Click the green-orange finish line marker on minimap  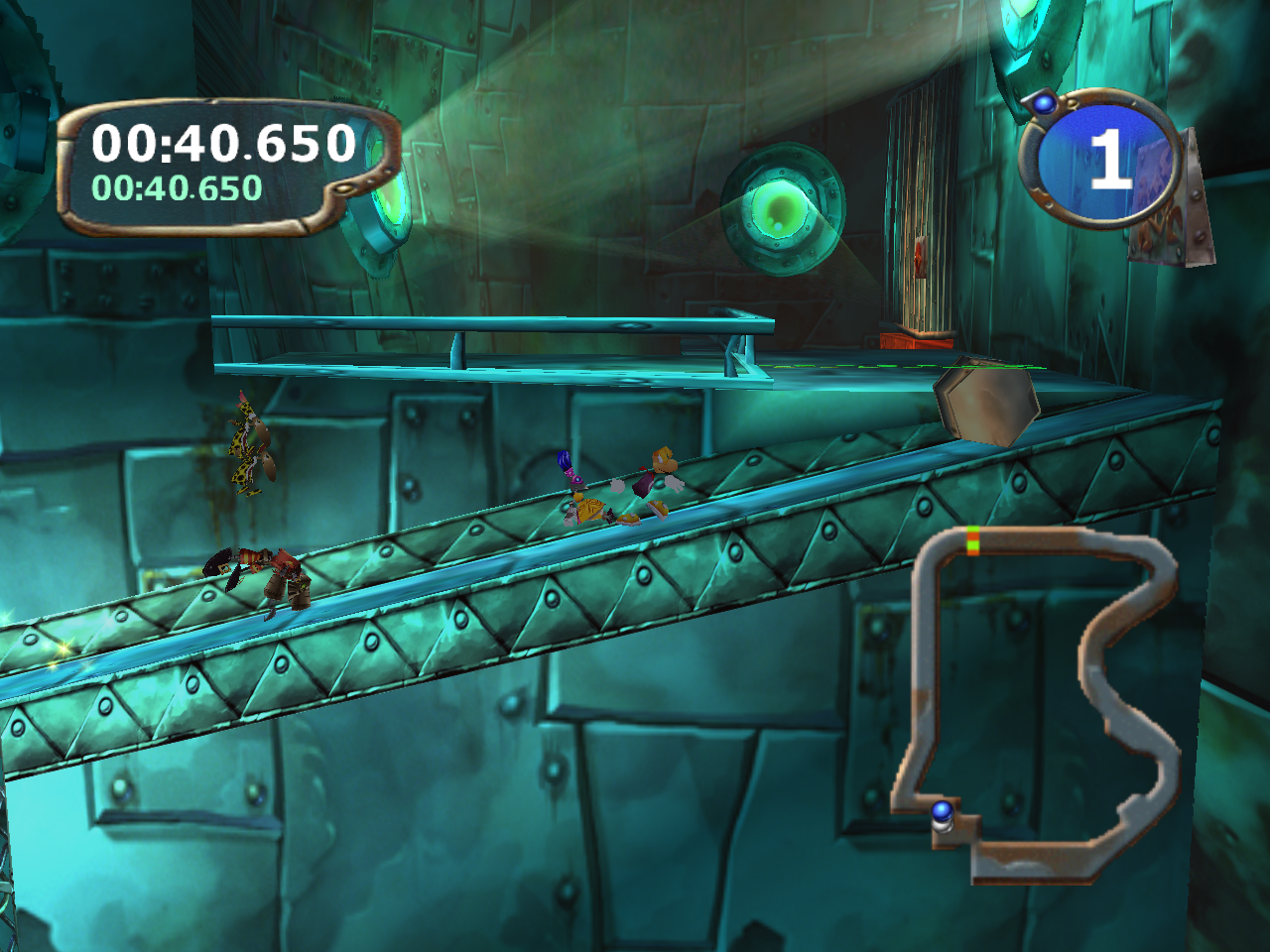pyautogui.click(x=973, y=540)
